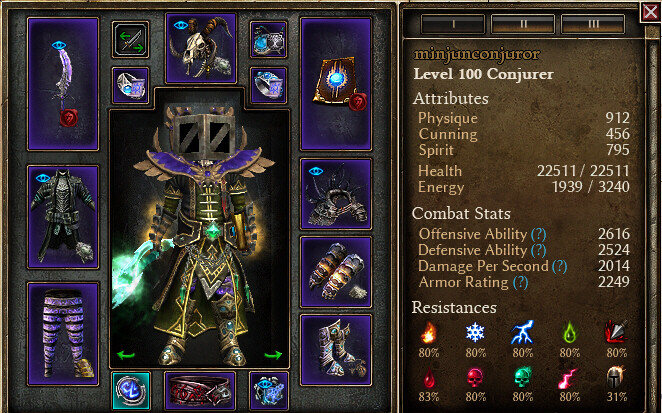Close the character window
662x413 pixels.
coord(651,12)
